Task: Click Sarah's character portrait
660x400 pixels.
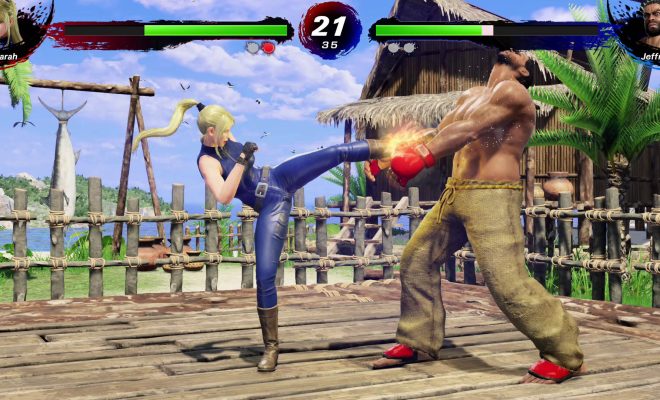Action: 16,24
